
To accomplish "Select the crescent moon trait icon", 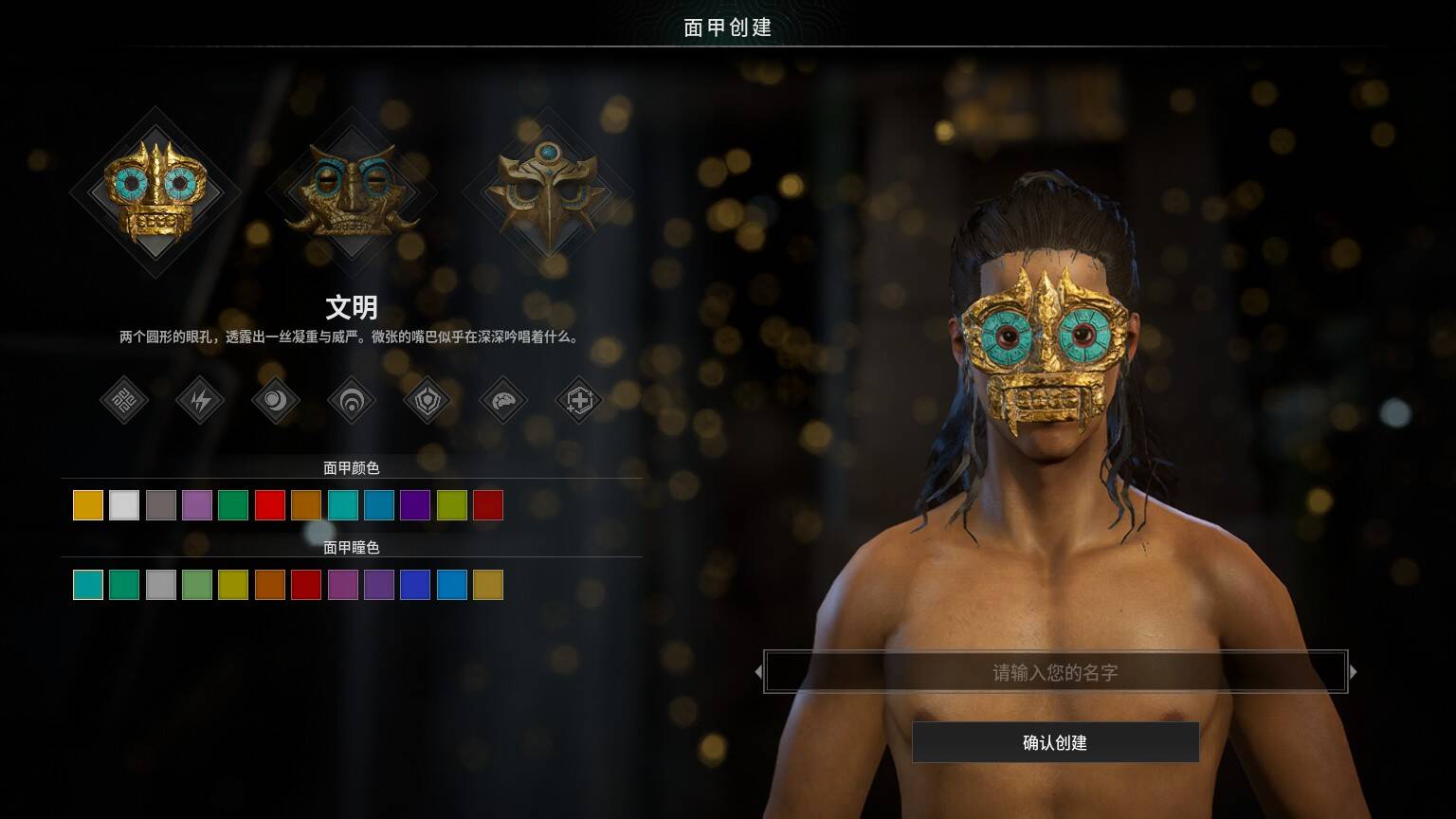I will click(x=276, y=401).
